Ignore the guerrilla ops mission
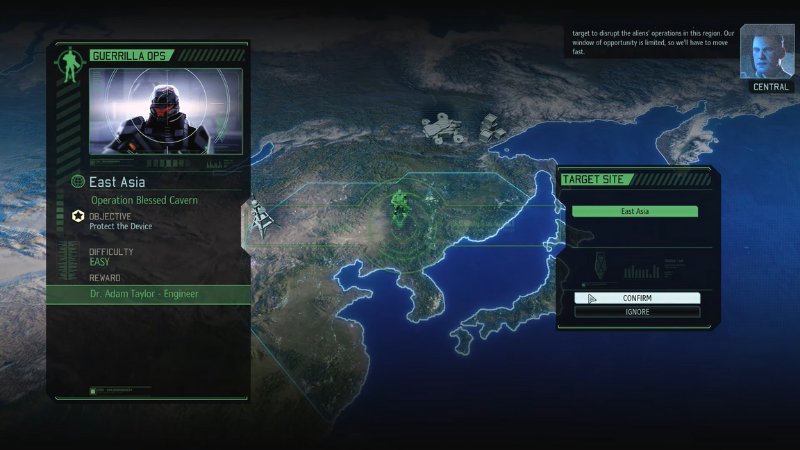This screenshot has height=450, width=800. click(637, 312)
